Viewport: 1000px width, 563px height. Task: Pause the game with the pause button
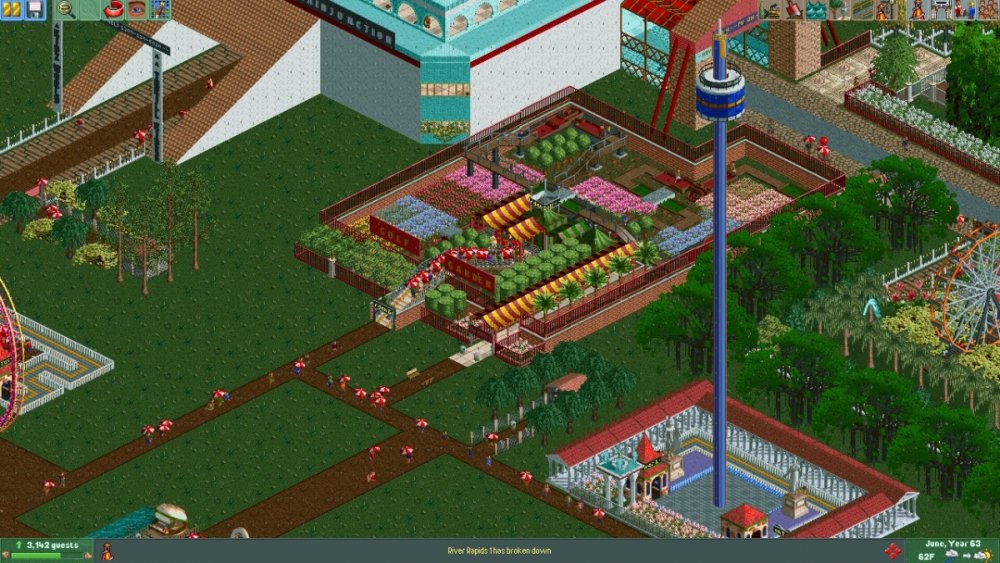pos(13,10)
